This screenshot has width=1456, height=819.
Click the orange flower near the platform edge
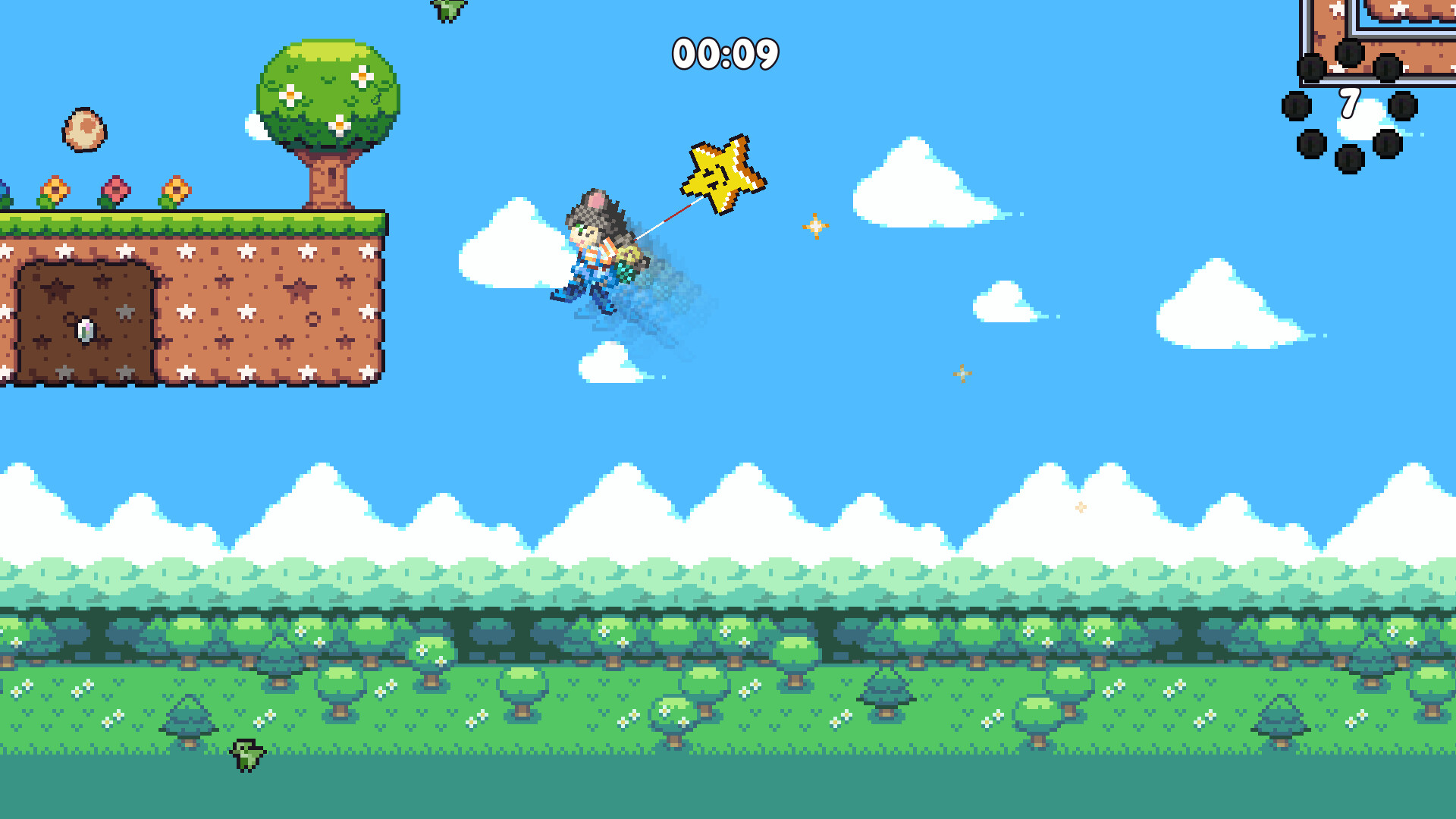(x=176, y=190)
